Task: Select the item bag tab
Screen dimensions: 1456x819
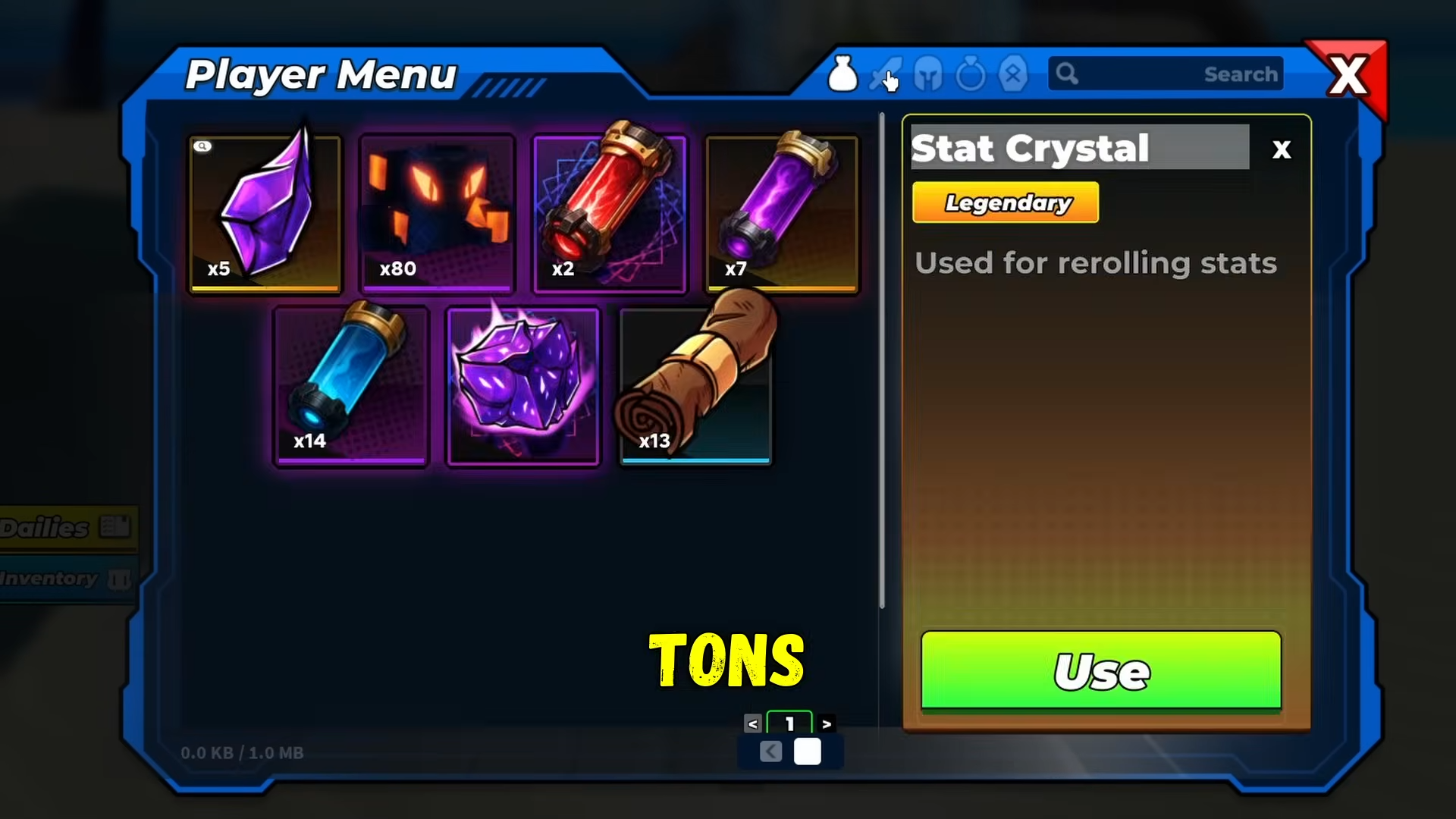Action: tap(842, 75)
